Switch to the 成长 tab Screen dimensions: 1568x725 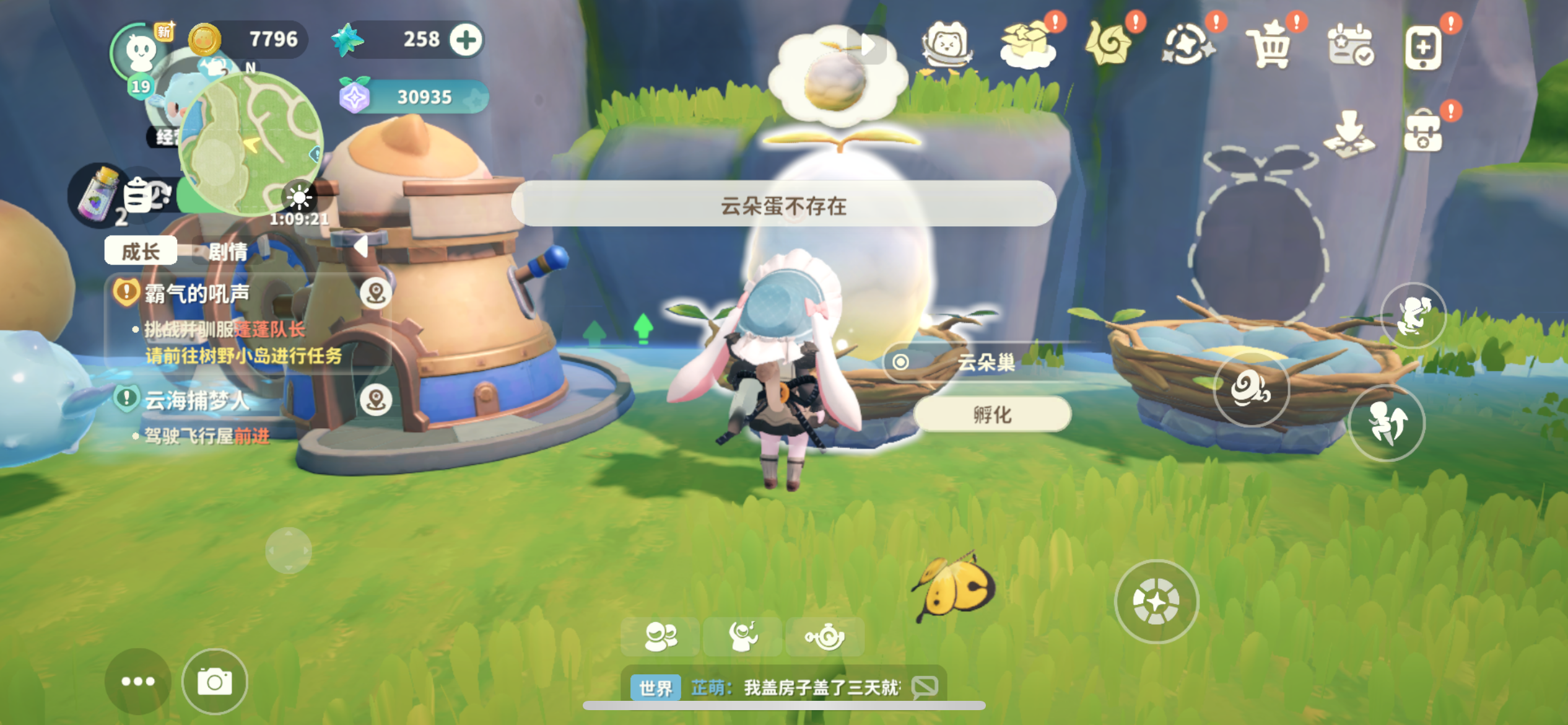[x=141, y=251]
